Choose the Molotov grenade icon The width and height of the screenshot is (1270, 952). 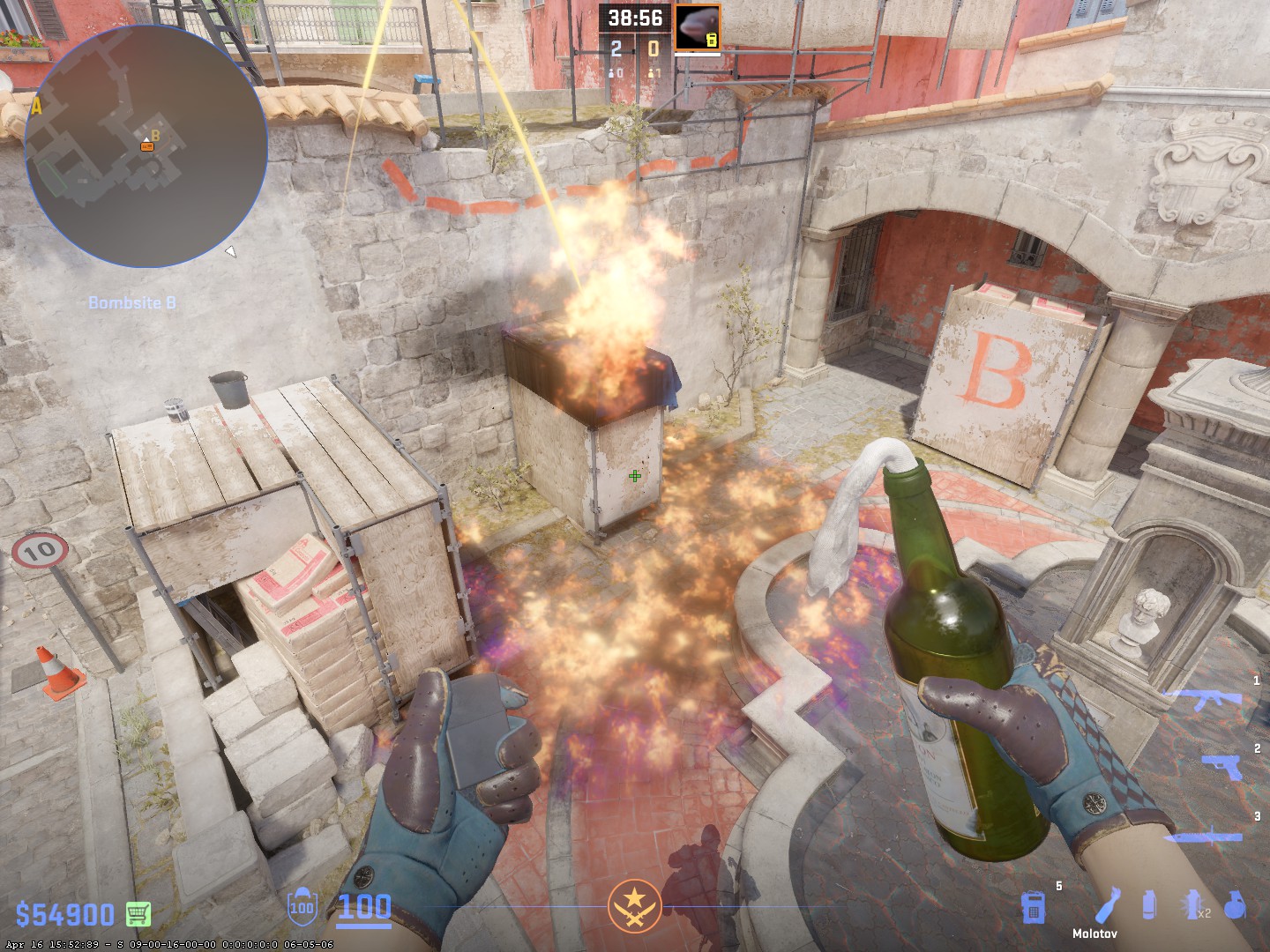click(x=1109, y=905)
